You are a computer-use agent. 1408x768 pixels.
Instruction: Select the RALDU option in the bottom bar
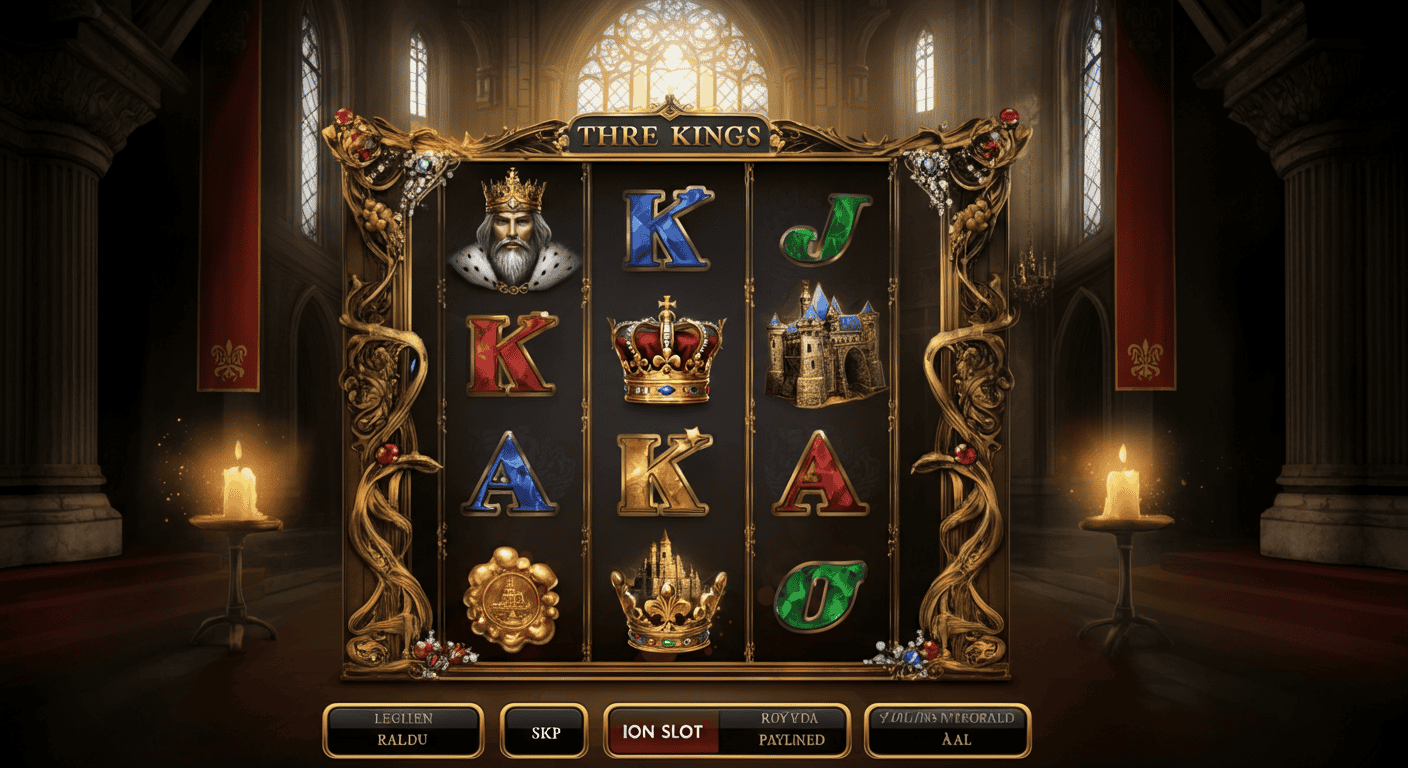pos(404,731)
